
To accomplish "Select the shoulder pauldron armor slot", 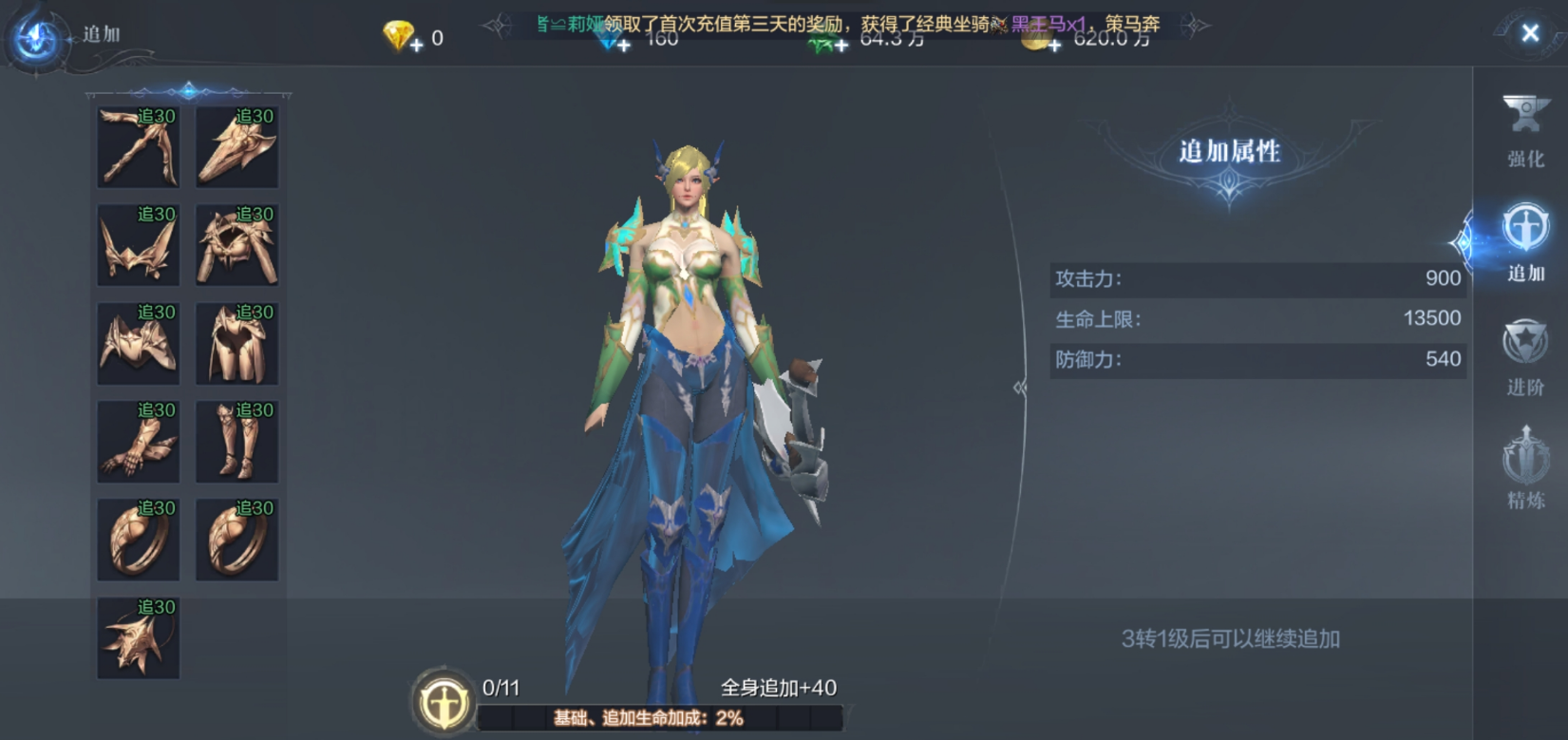I will [139, 343].
